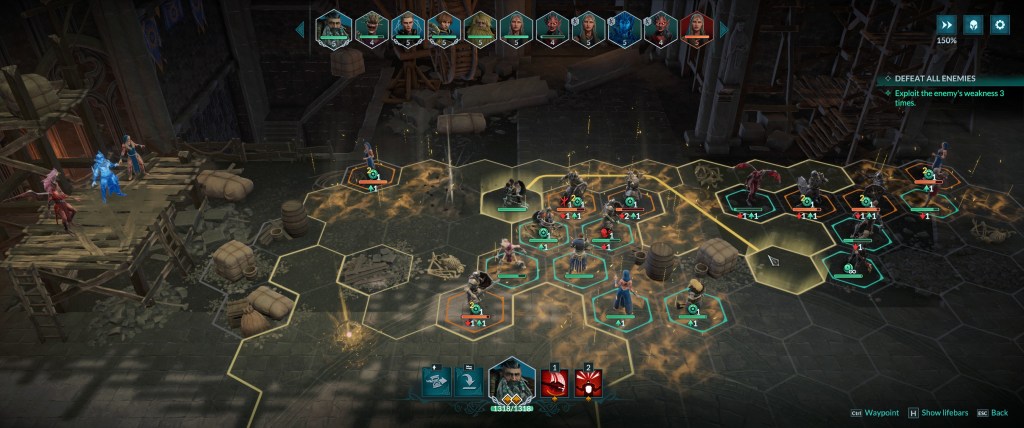This screenshot has height=428, width=1024.
Task: Select the move ability icon
Action: pos(438,381)
